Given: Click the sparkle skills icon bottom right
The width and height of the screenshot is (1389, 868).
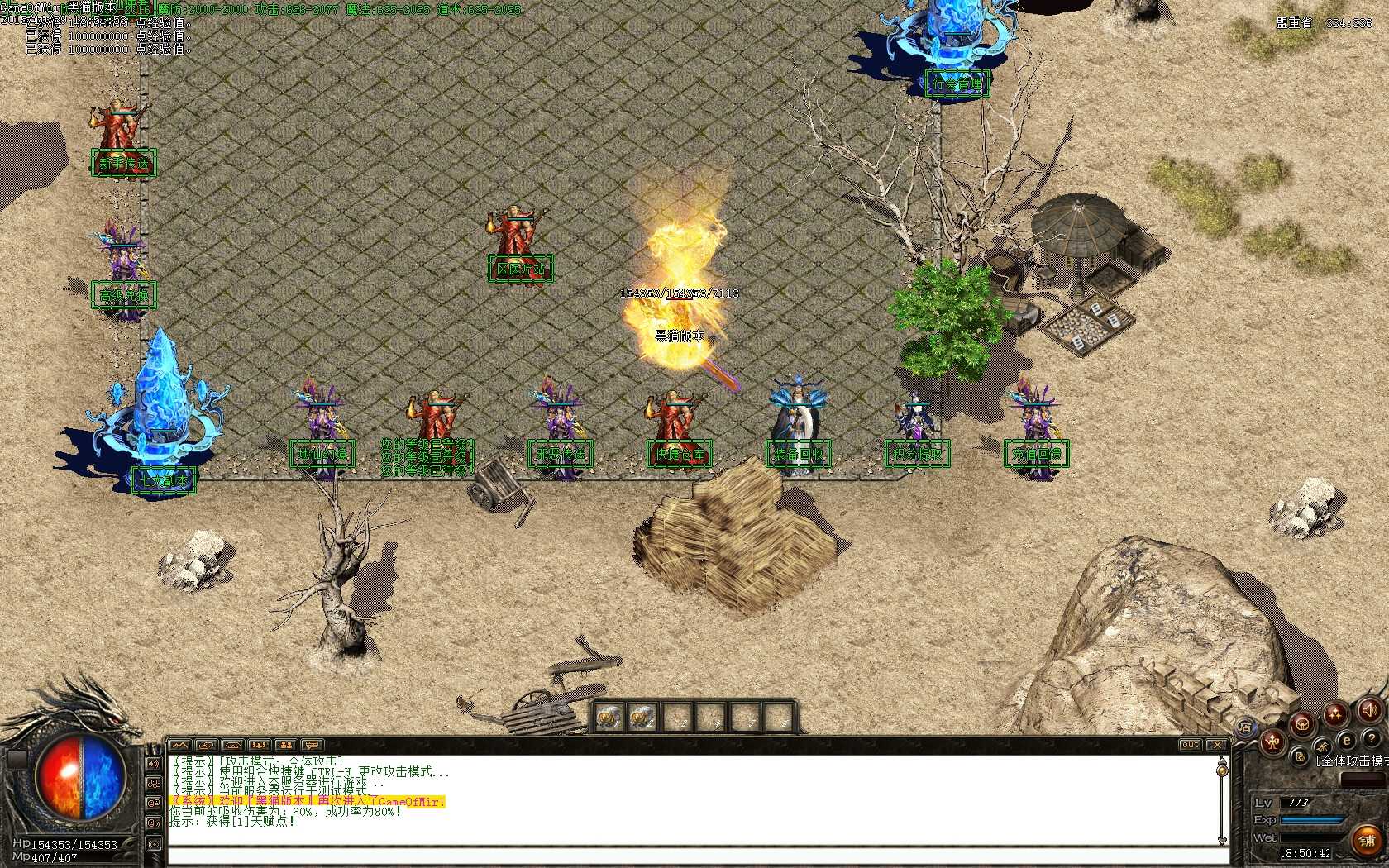Looking at the screenshot, I should click(1334, 713).
